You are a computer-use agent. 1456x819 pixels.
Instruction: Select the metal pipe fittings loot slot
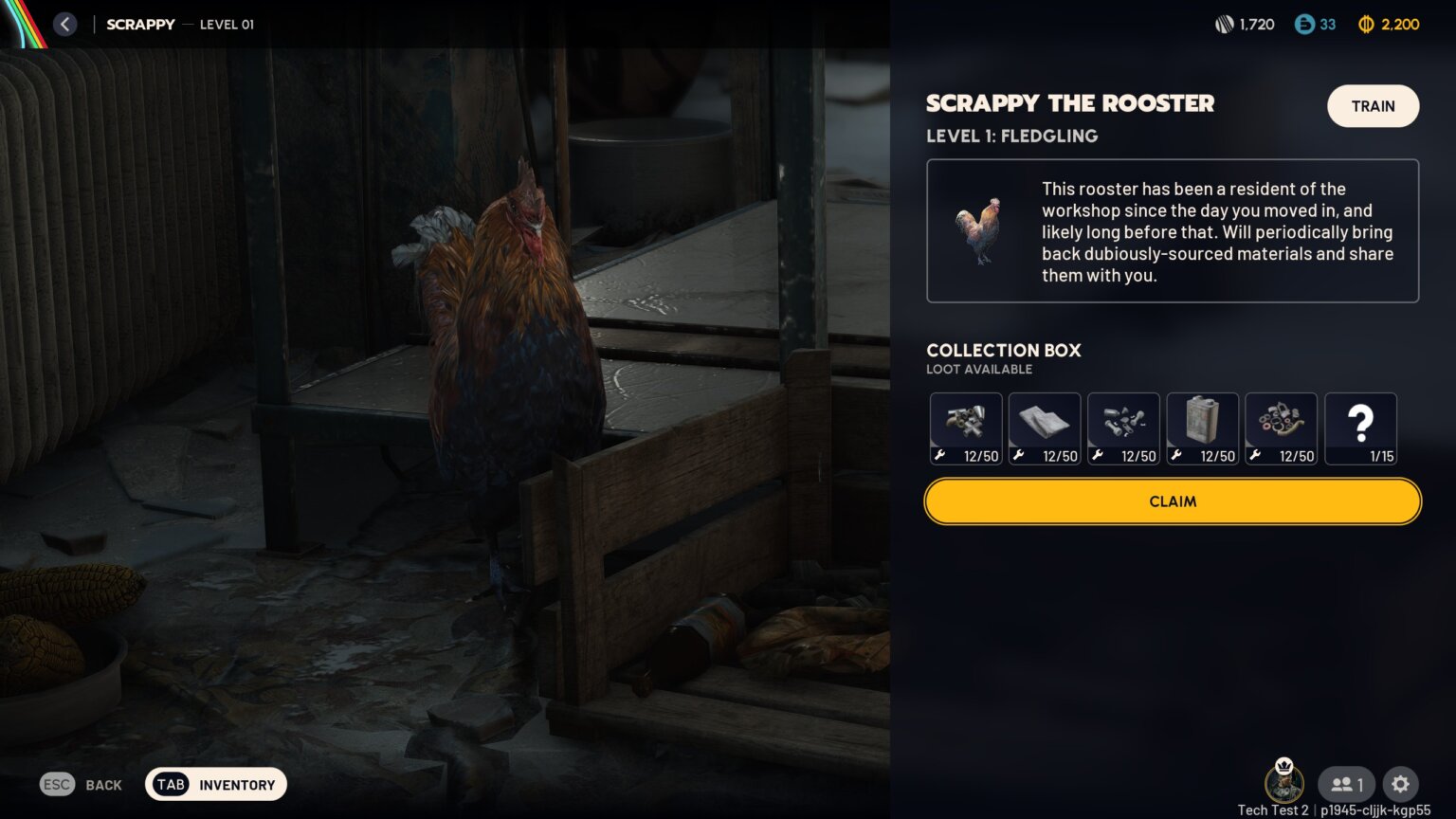coord(966,428)
